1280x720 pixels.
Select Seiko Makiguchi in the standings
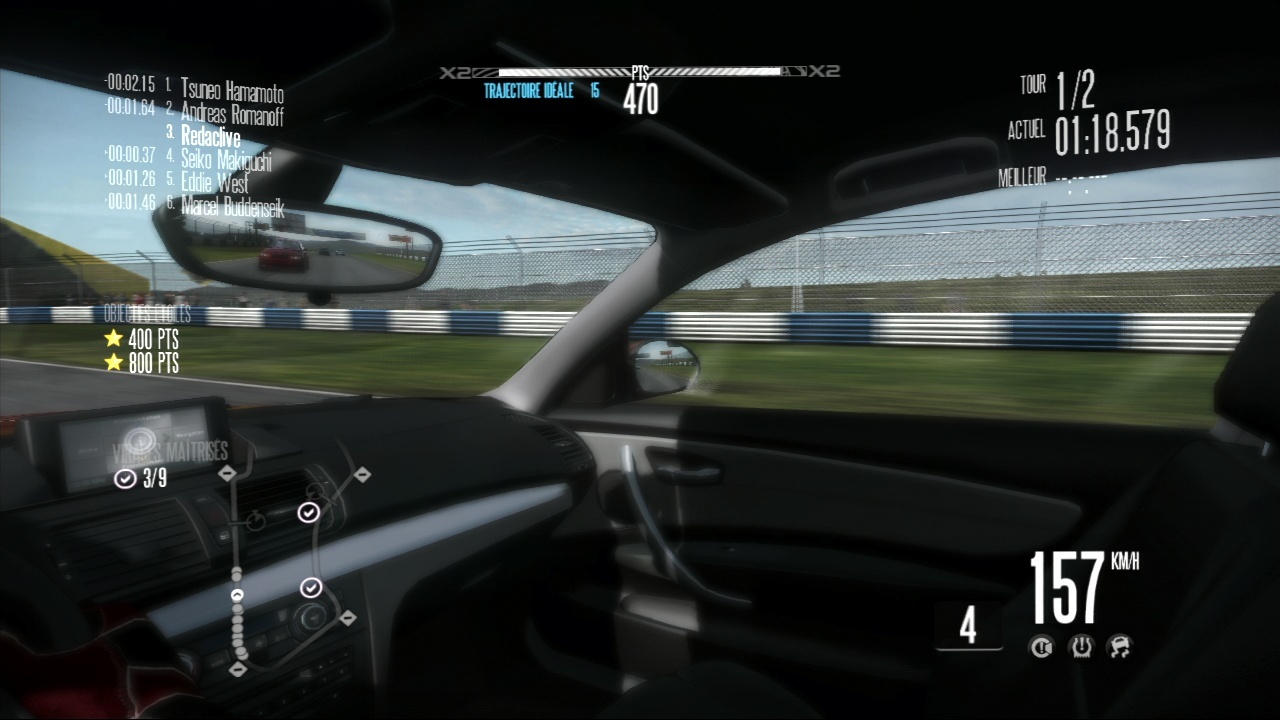[x=226, y=158]
